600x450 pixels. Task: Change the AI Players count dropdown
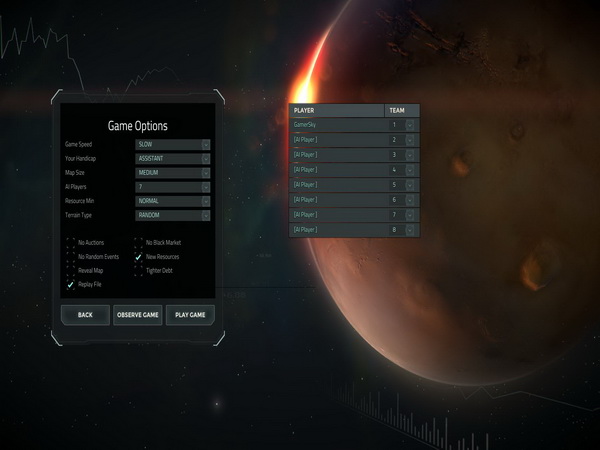(173, 186)
